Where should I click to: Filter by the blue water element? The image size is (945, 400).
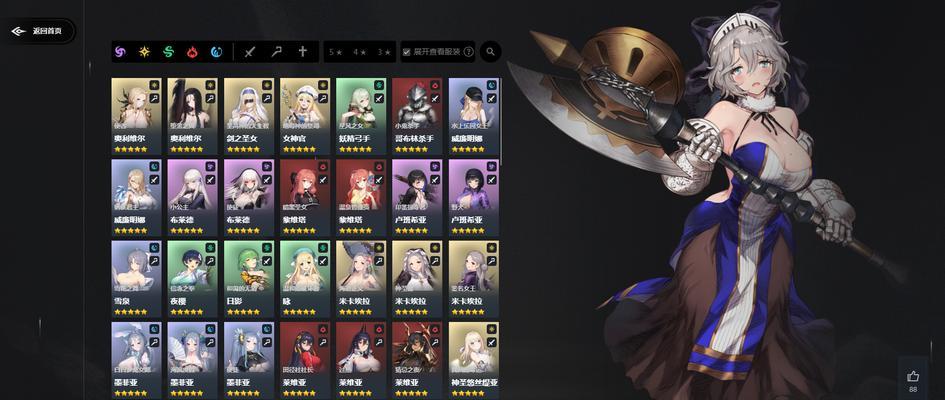click(x=216, y=51)
